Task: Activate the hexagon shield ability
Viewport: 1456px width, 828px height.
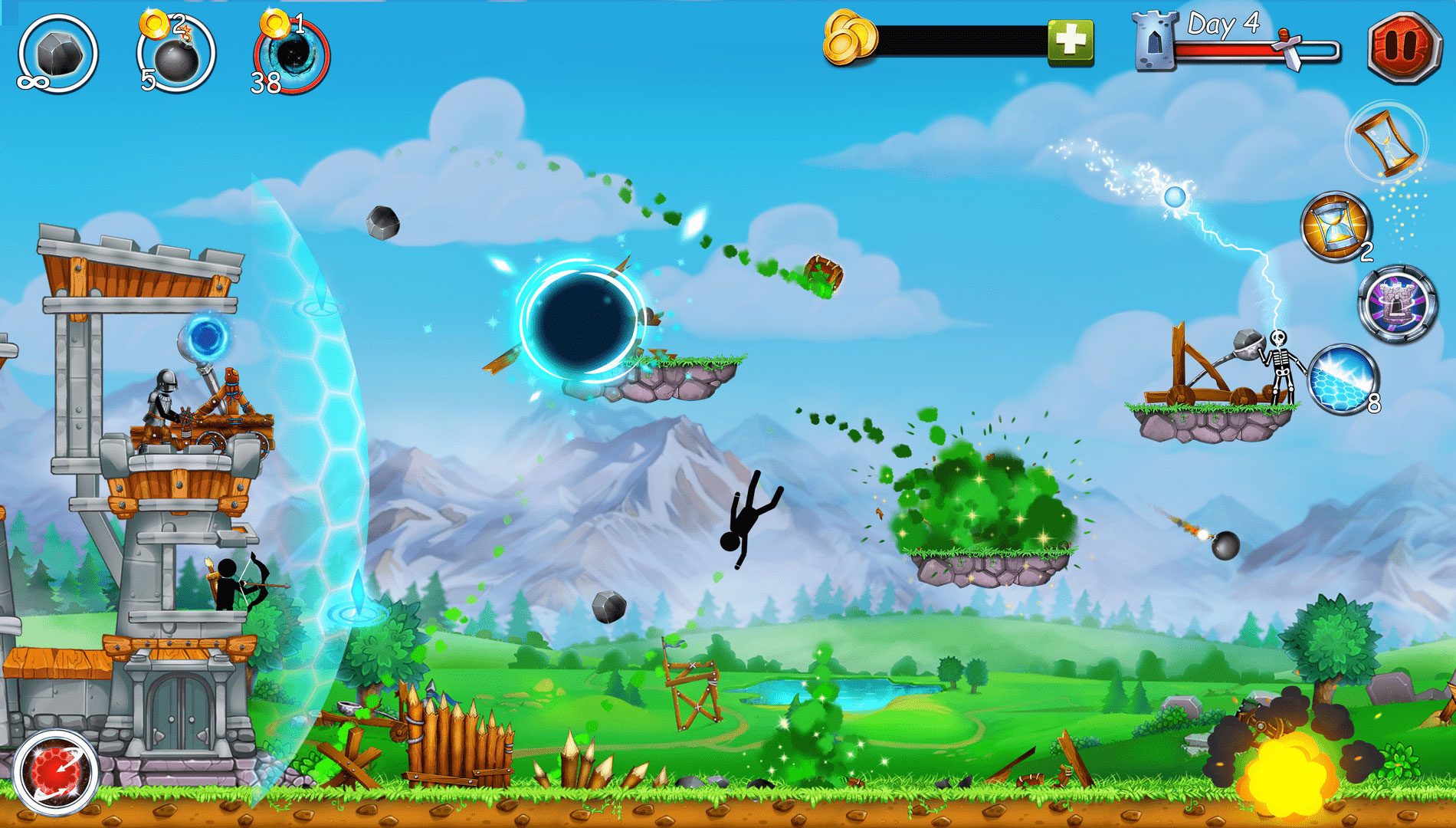Action: pos(1343,380)
